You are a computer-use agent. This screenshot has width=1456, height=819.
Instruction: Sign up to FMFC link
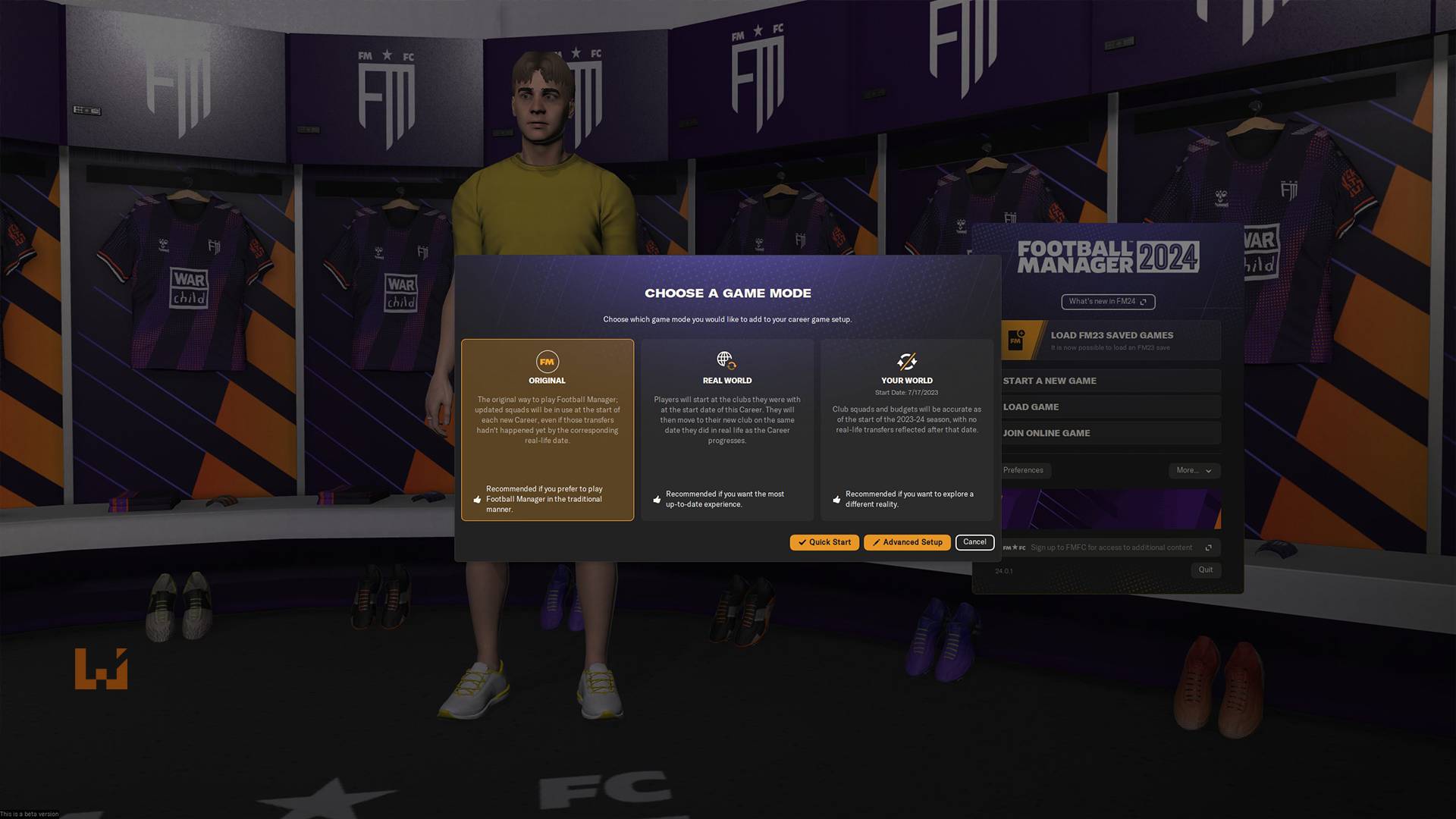pos(1111,548)
